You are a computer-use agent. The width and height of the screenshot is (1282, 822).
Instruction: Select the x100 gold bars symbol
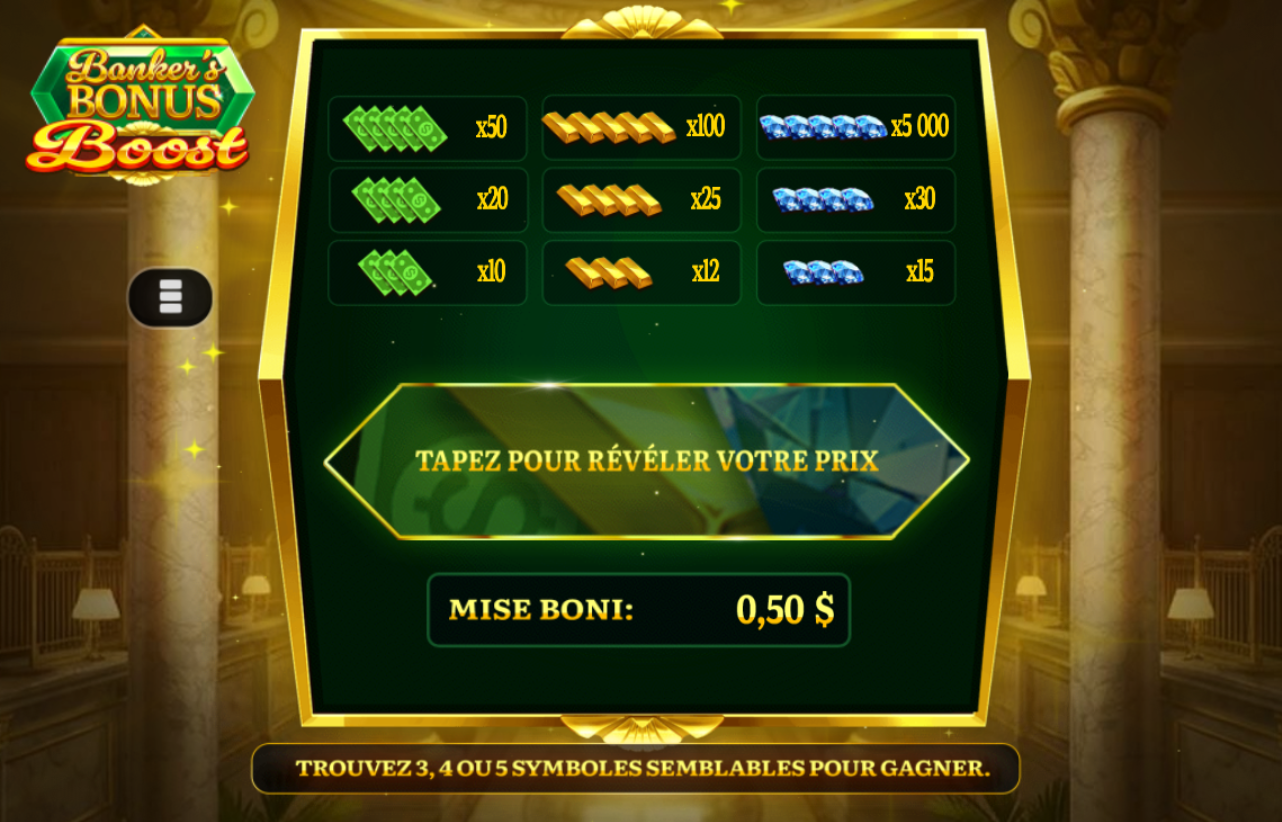click(x=608, y=127)
